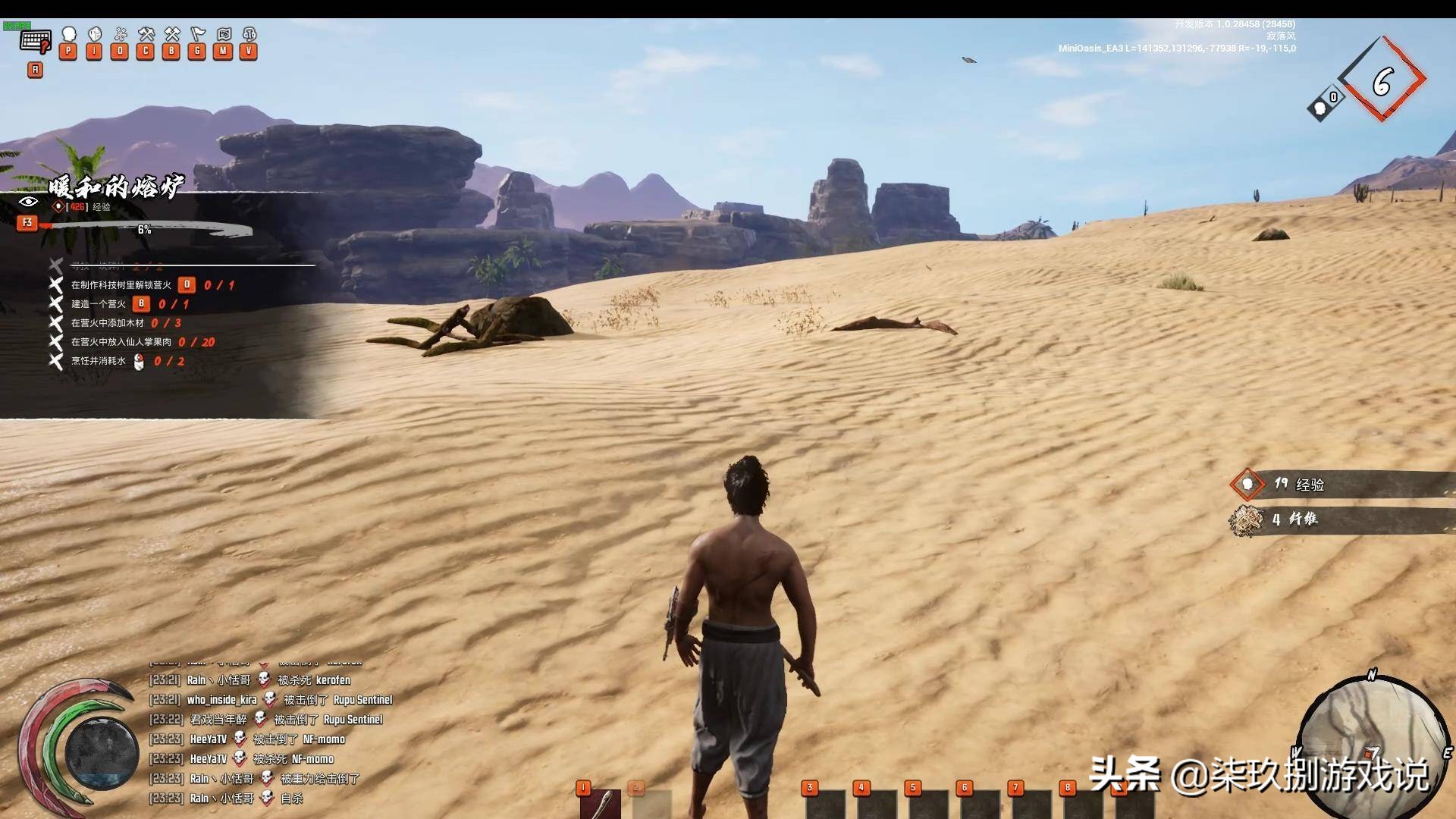
Task: Toggle quest tracker visibility eye icon
Action: coord(28,202)
